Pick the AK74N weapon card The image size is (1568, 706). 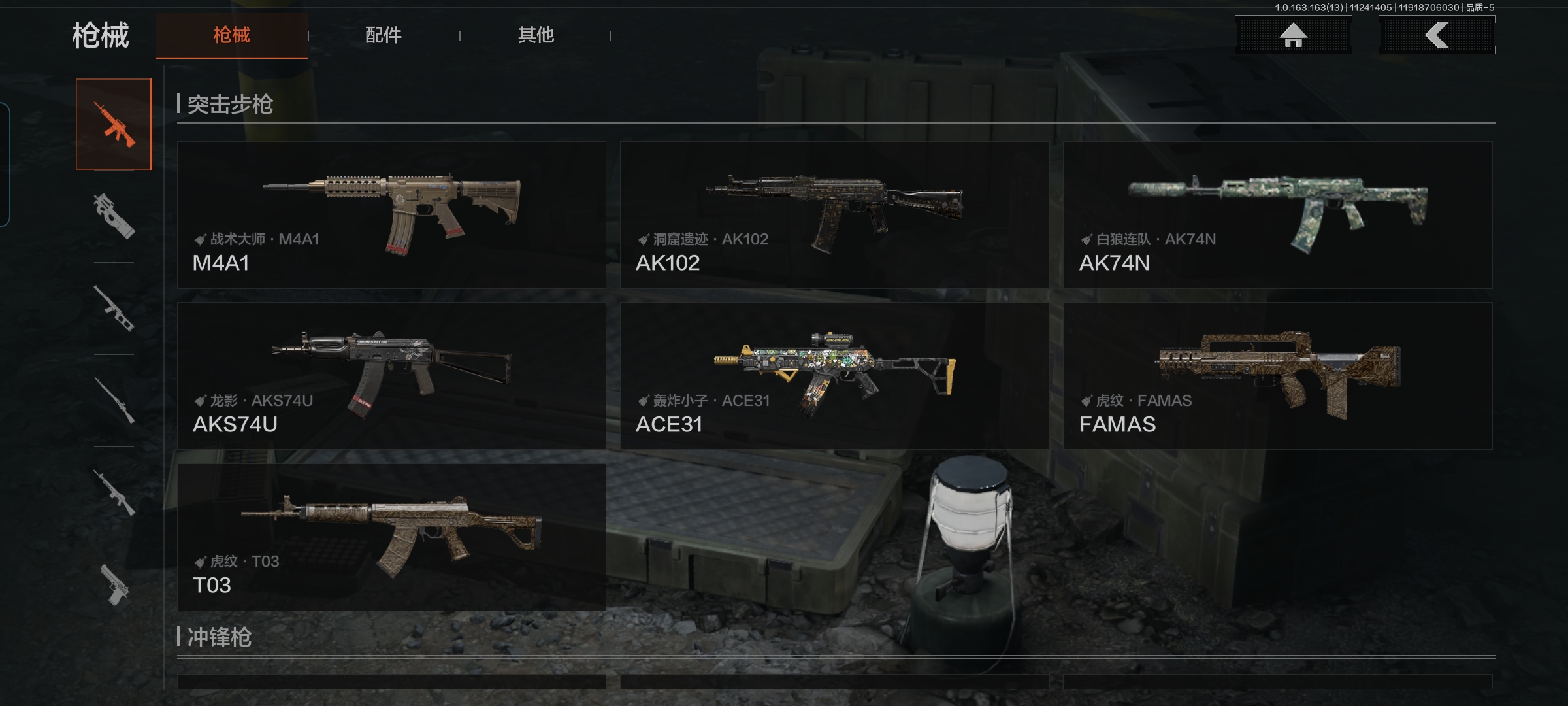1277,215
